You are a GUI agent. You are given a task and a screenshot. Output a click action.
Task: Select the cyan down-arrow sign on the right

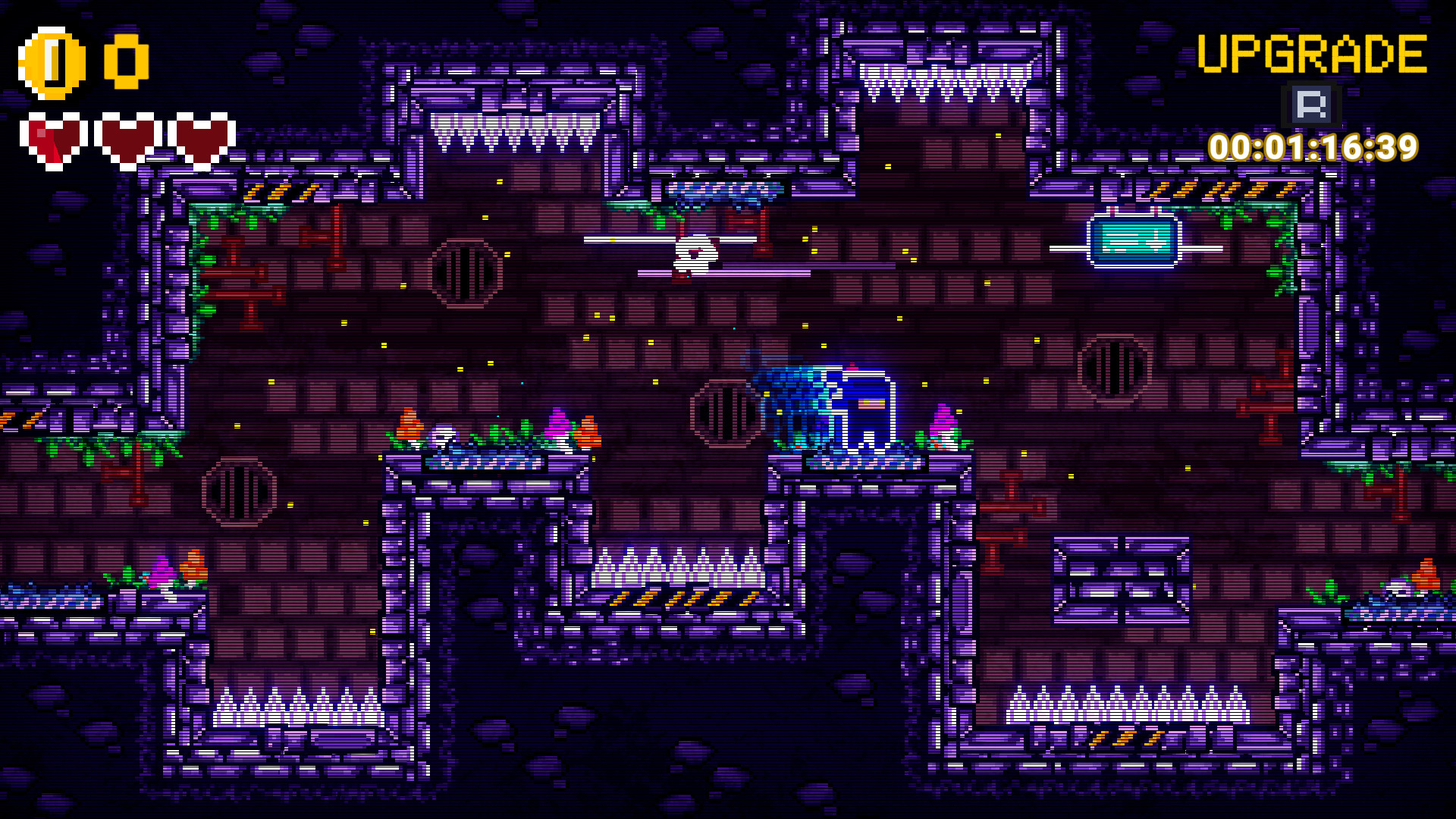coord(1133,243)
